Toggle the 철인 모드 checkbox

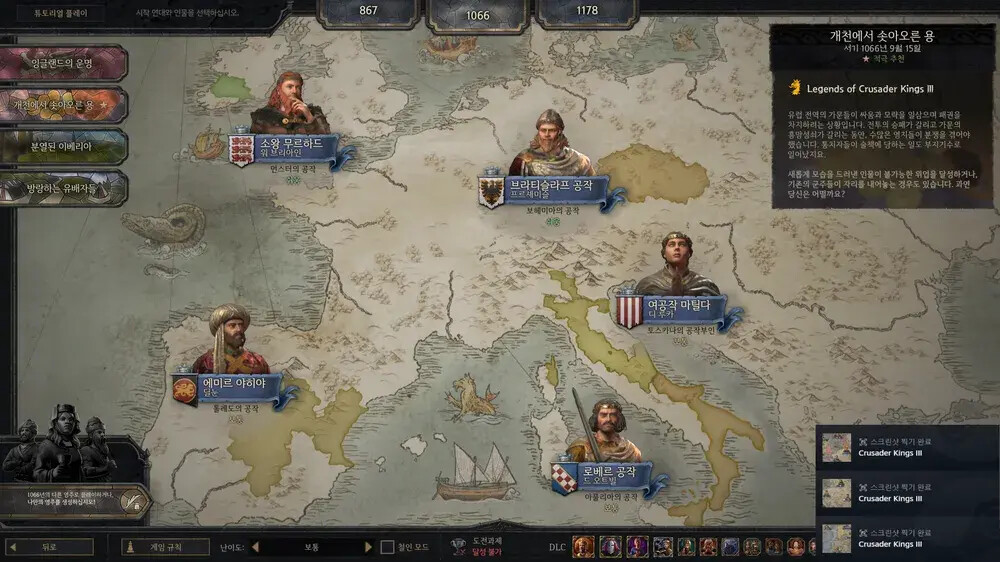click(x=388, y=547)
